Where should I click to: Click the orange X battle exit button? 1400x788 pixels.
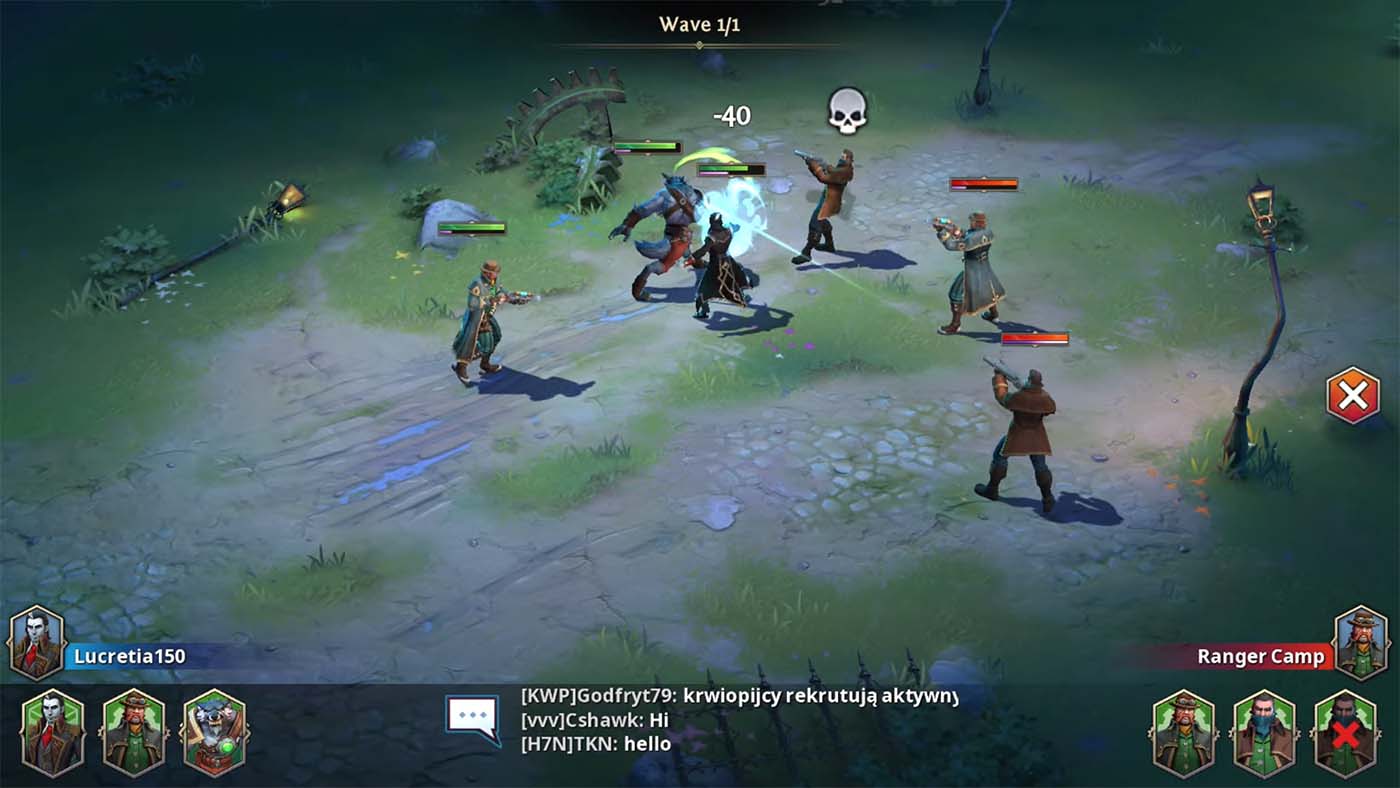(1355, 396)
